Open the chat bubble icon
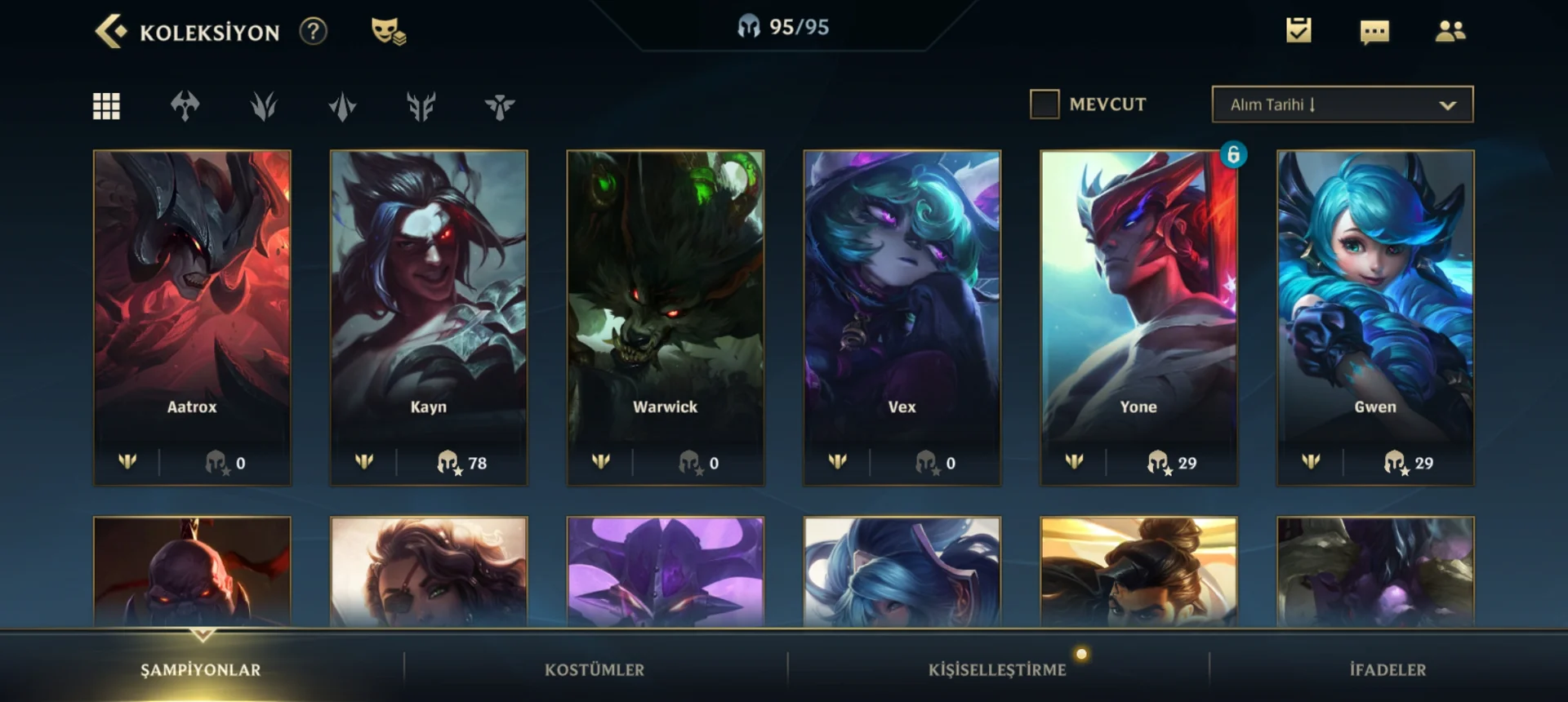 click(1374, 32)
